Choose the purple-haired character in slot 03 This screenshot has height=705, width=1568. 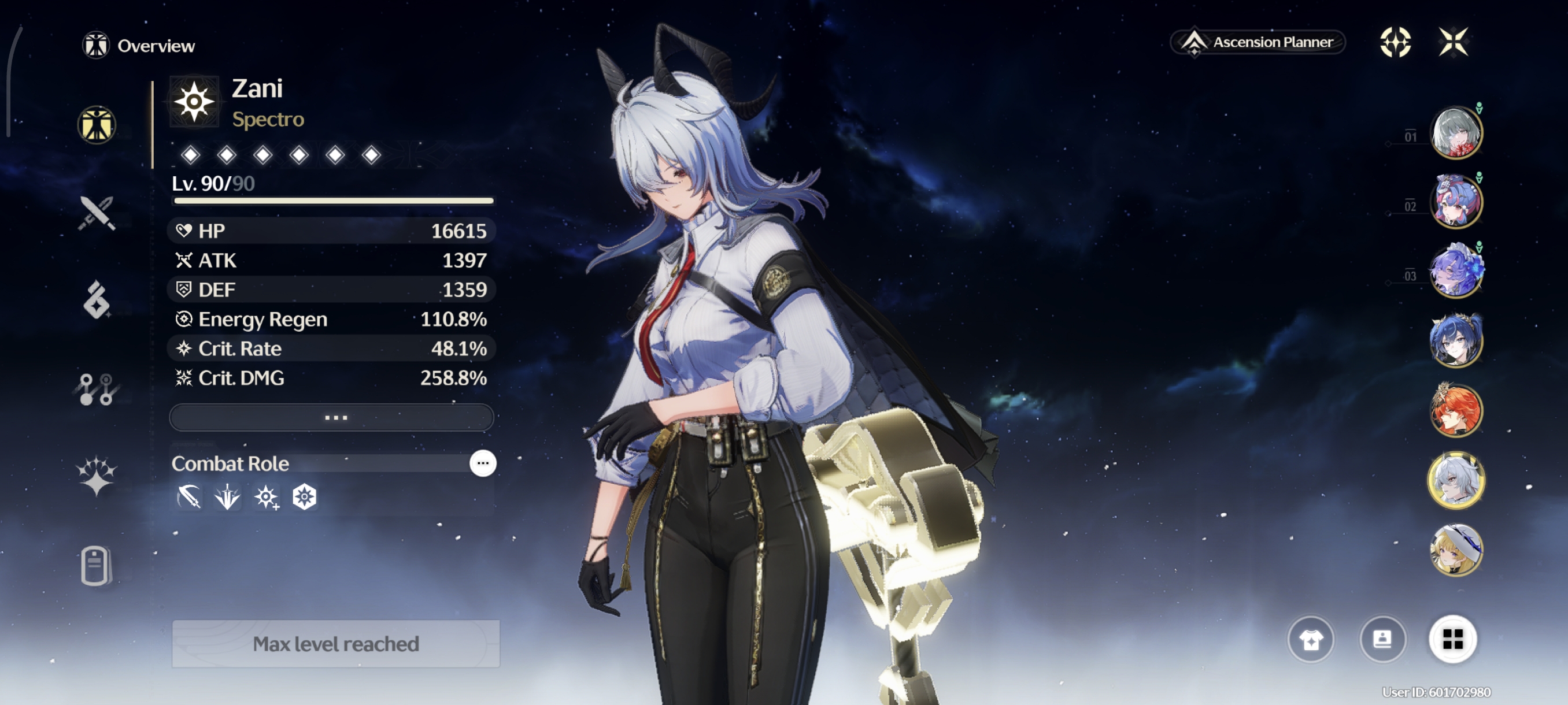[x=1456, y=271]
